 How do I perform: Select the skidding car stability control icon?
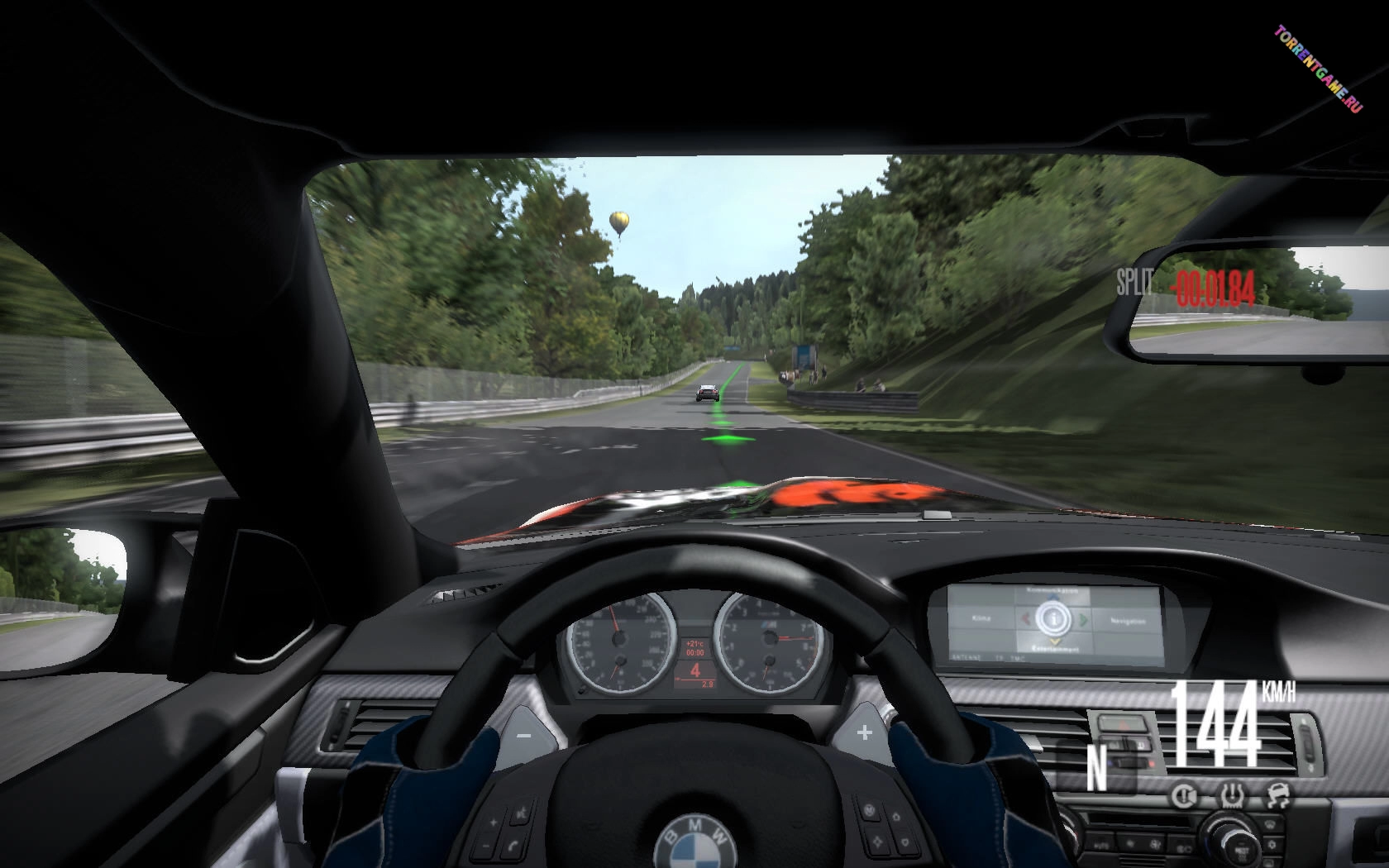[x=1277, y=795]
